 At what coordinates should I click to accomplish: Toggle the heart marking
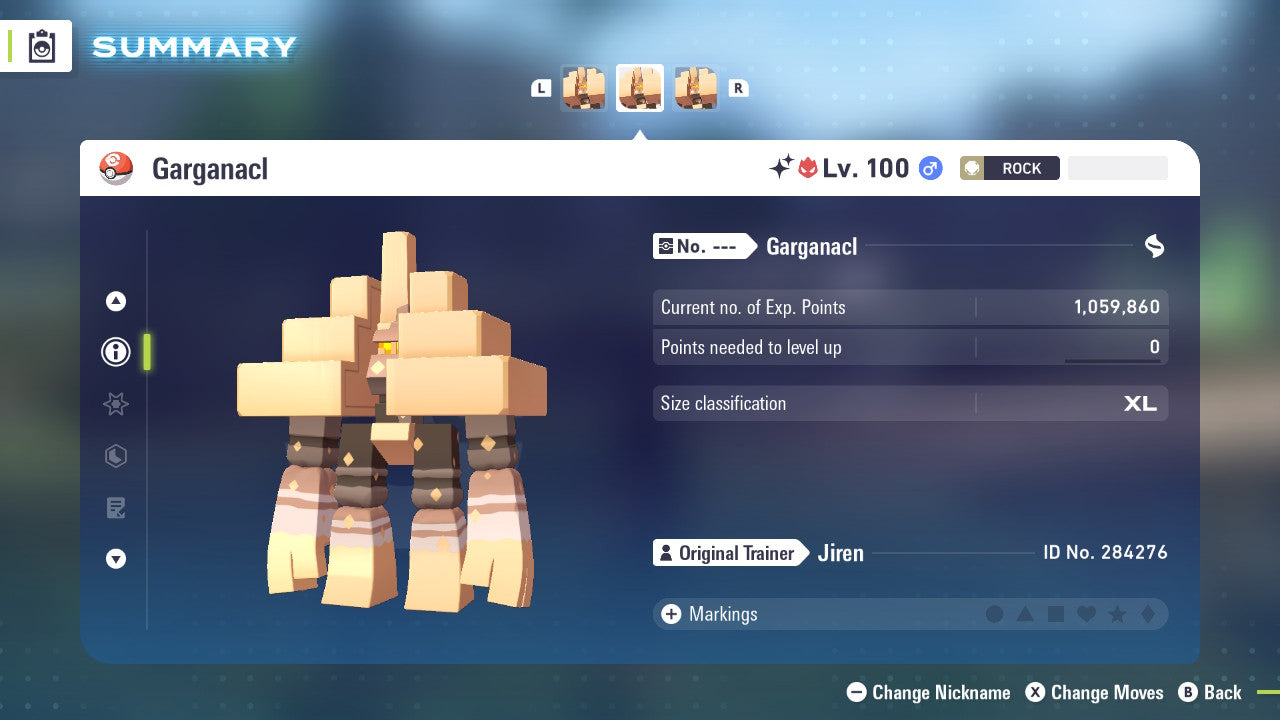[x=1086, y=614]
